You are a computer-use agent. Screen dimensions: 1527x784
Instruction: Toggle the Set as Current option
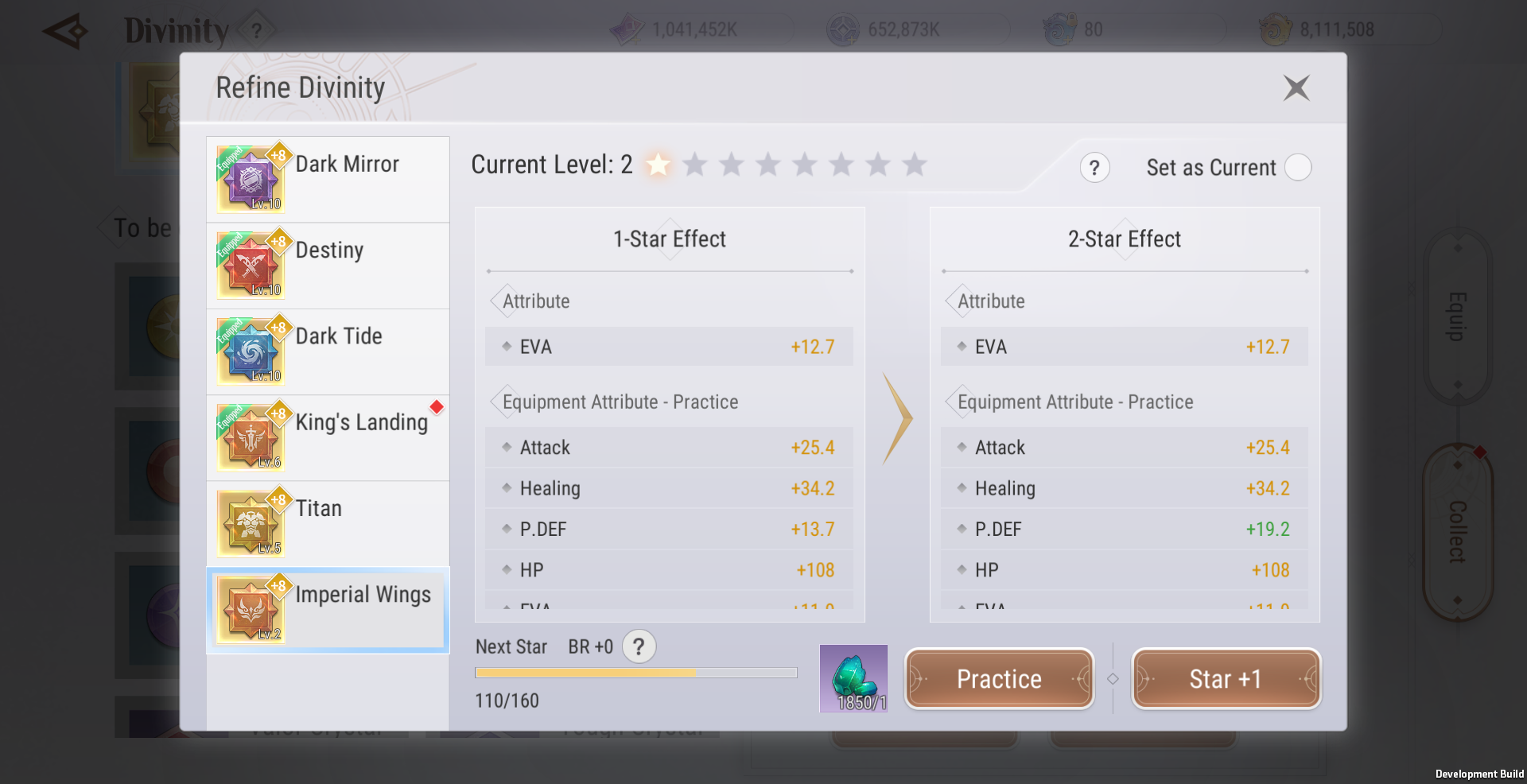pos(1298,168)
